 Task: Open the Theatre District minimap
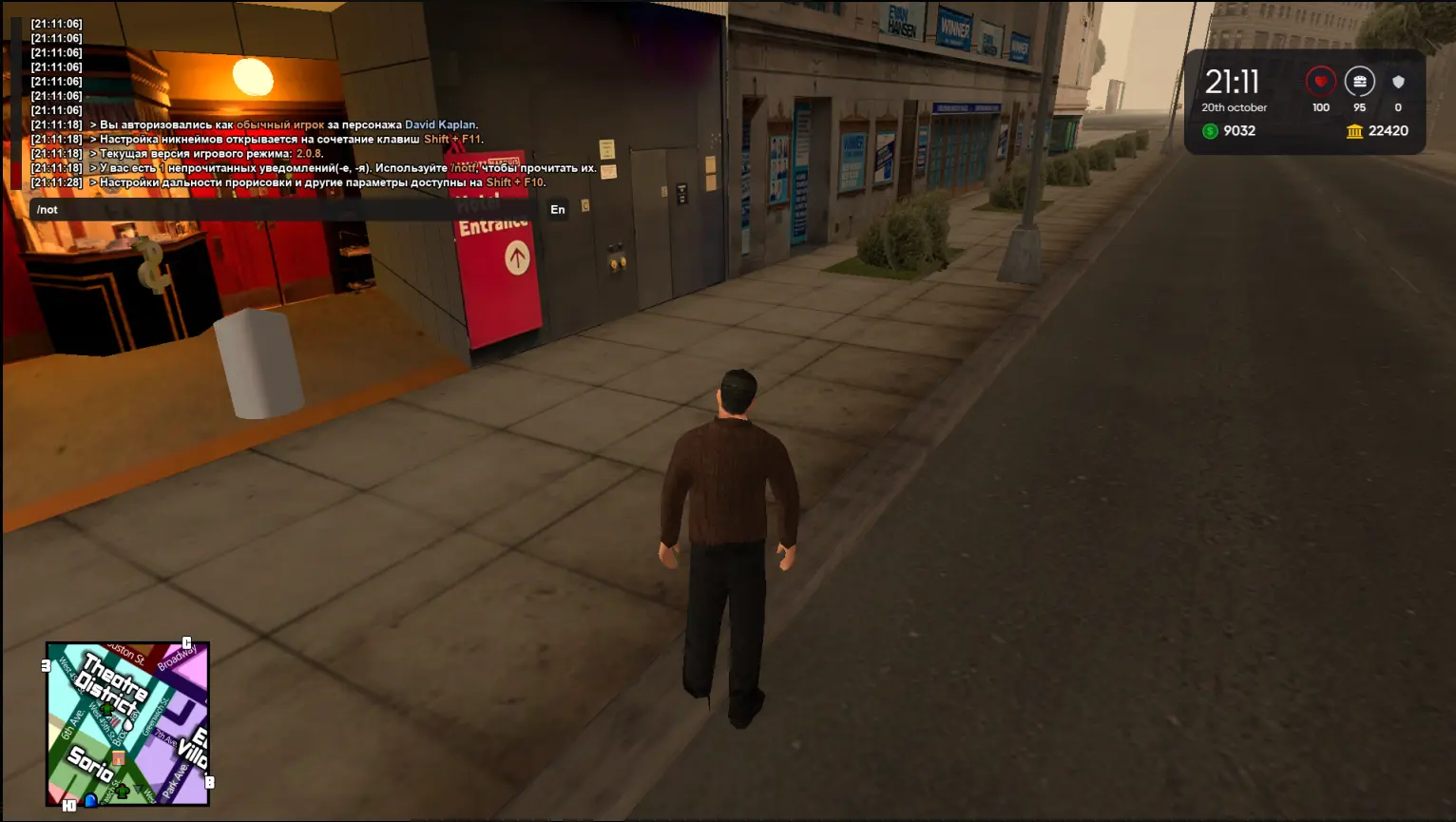(127, 724)
